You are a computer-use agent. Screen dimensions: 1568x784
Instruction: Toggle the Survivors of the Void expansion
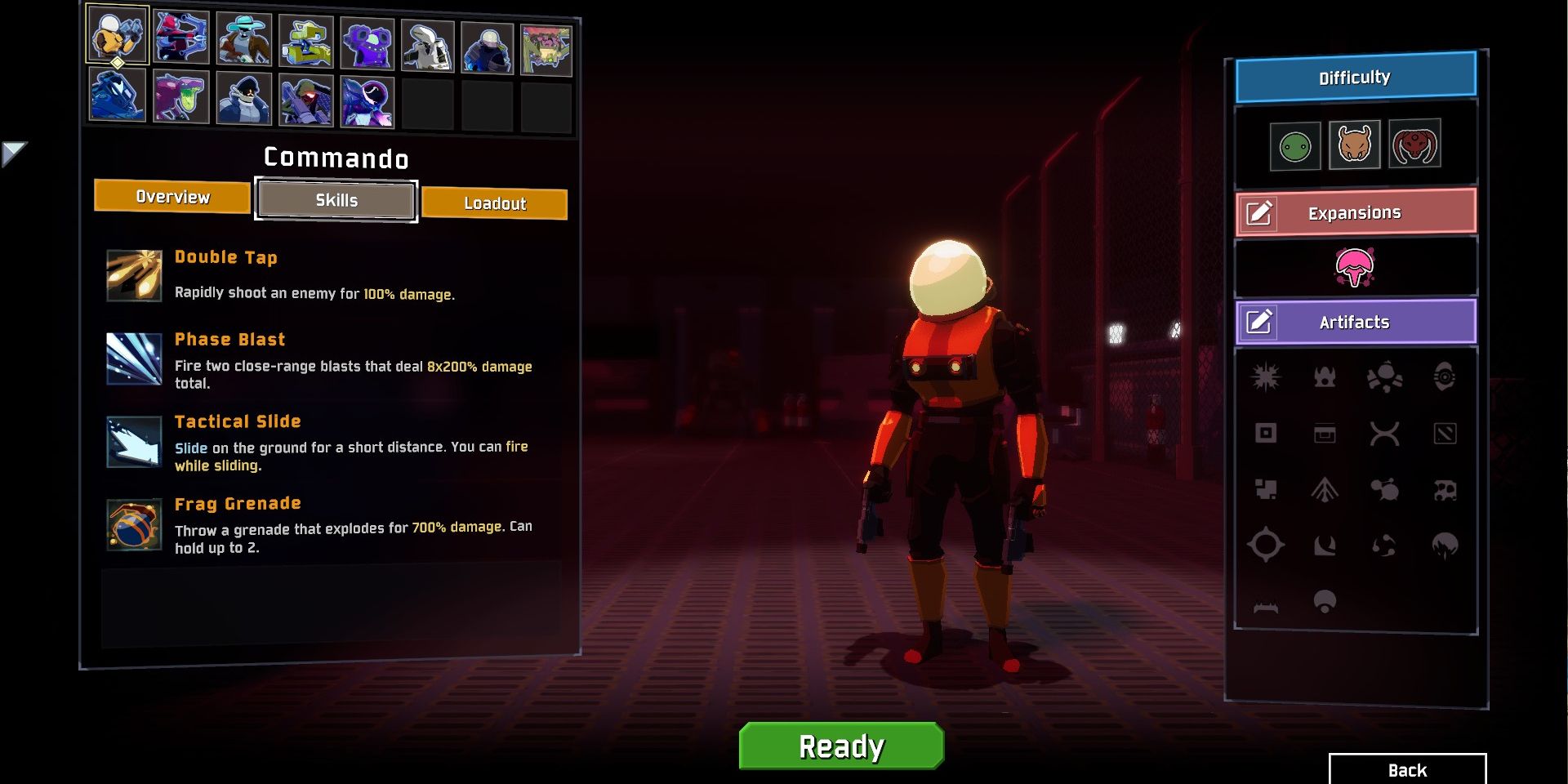pyautogui.click(x=1355, y=266)
